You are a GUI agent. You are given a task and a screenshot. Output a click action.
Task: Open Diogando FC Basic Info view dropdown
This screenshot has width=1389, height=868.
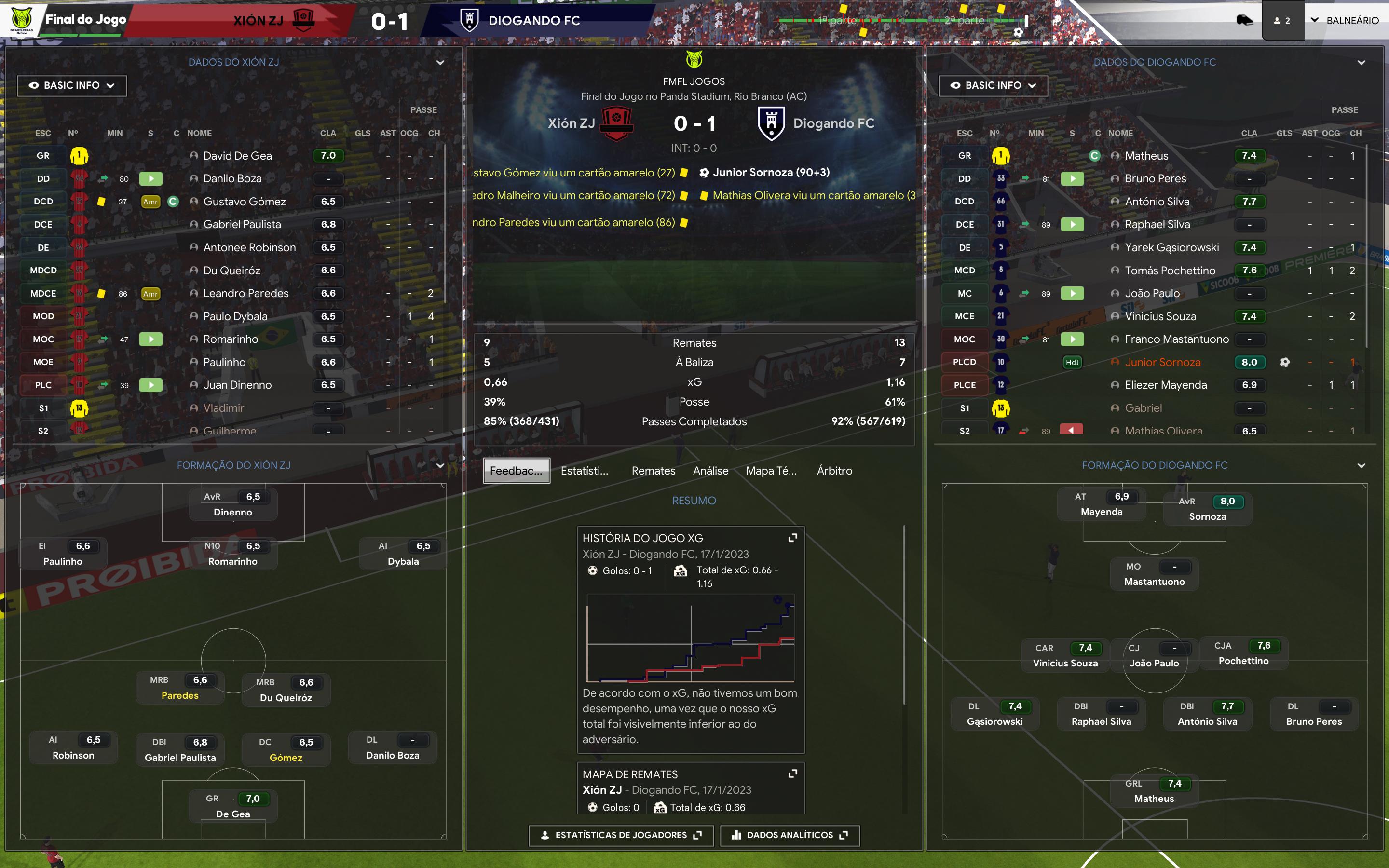click(x=993, y=85)
